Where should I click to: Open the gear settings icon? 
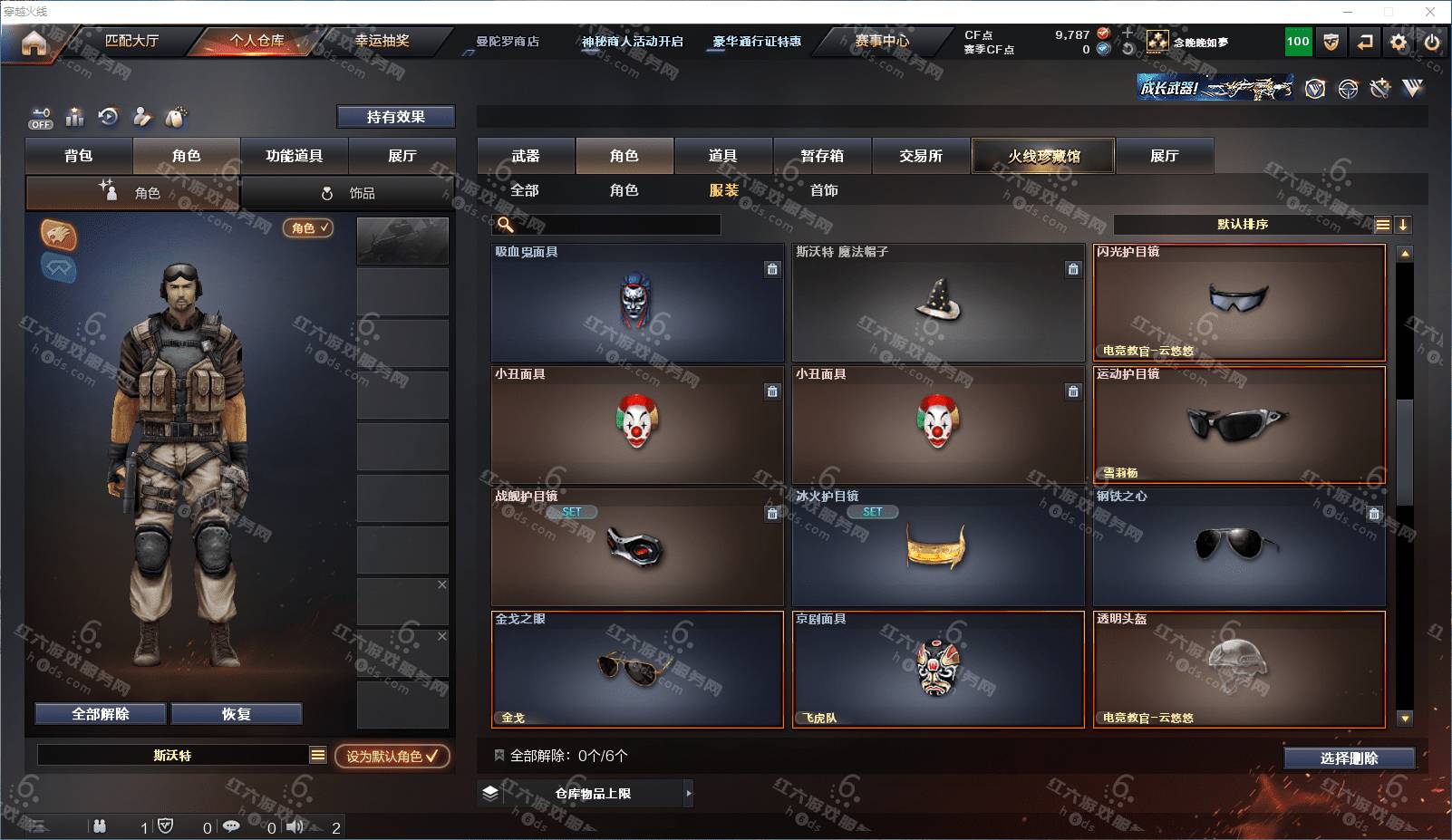coord(1399,42)
